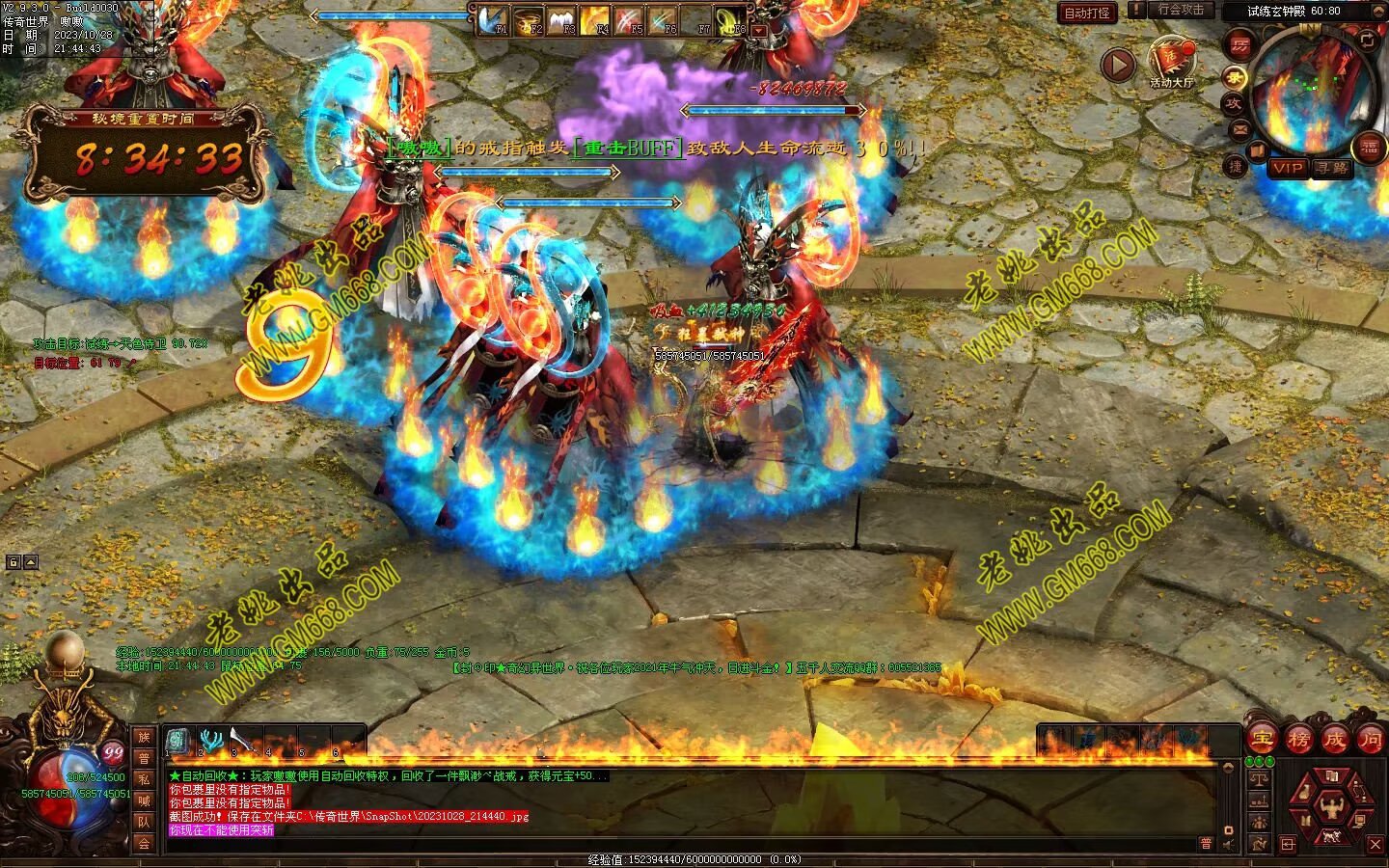This screenshot has width=1389, height=868.
Task: Activate 寻路 pathfinding button
Action: (1332, 168)
